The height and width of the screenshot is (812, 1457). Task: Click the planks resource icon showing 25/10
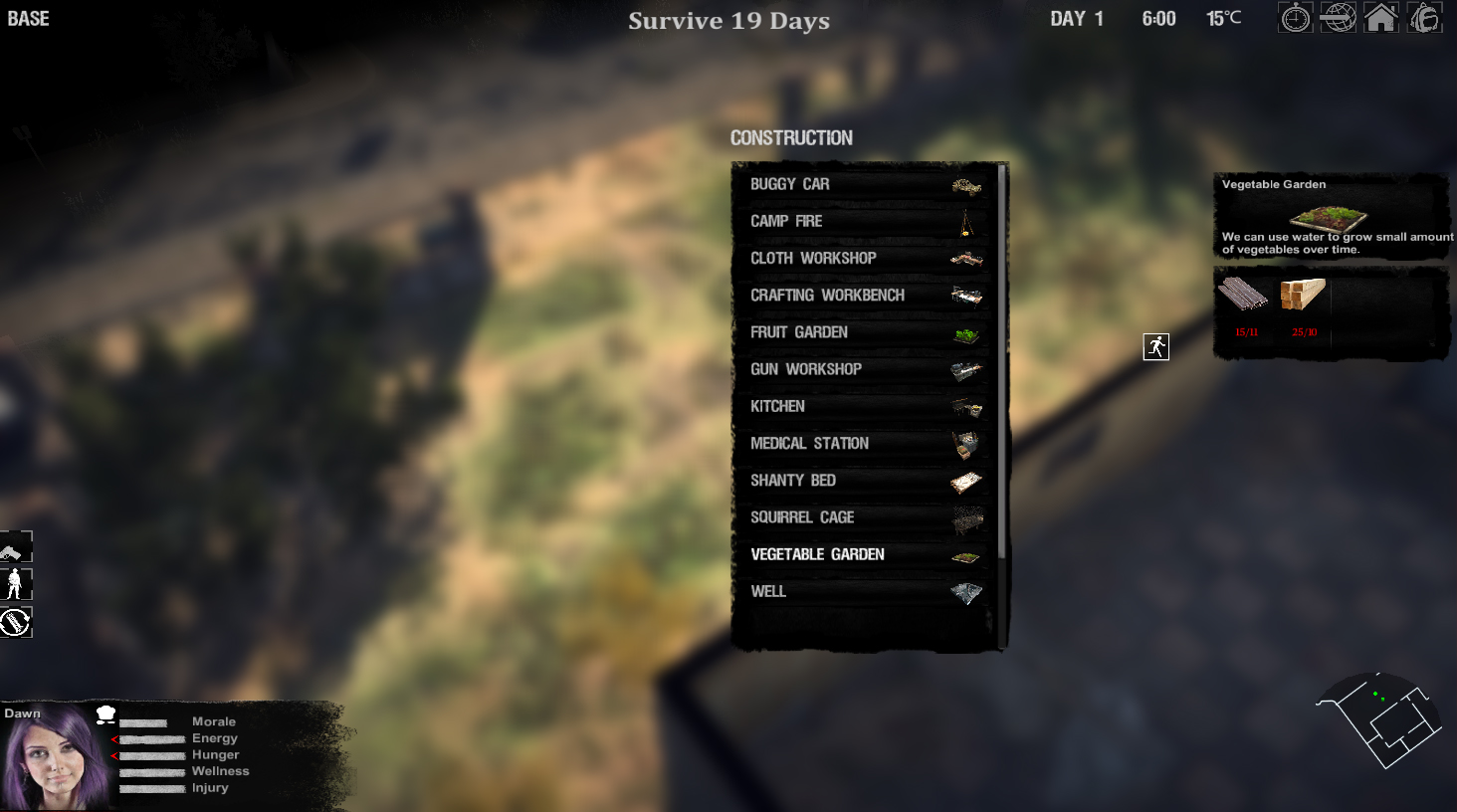(1302, 297)
